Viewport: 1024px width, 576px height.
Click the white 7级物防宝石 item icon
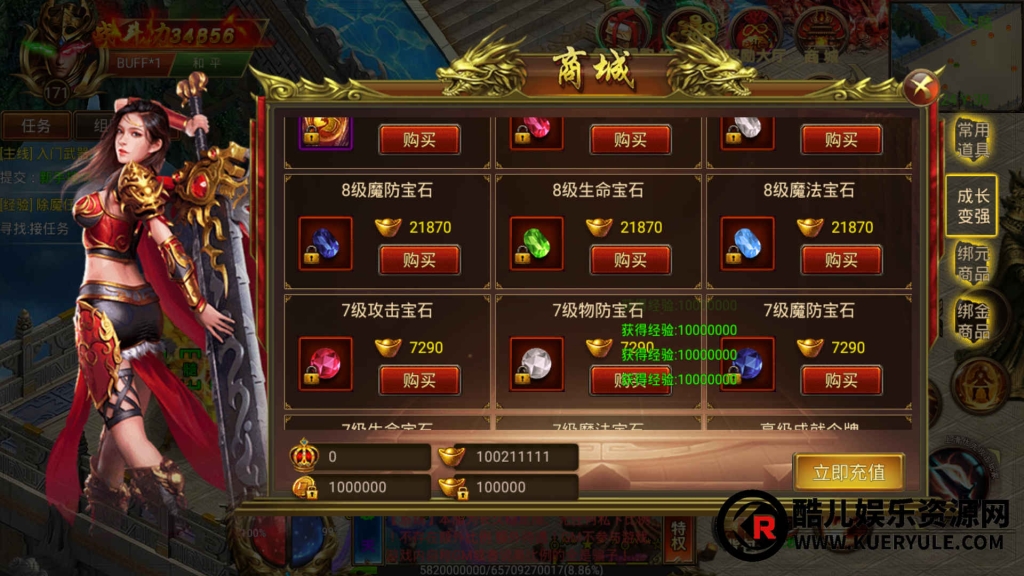click(x=536, y=362)
